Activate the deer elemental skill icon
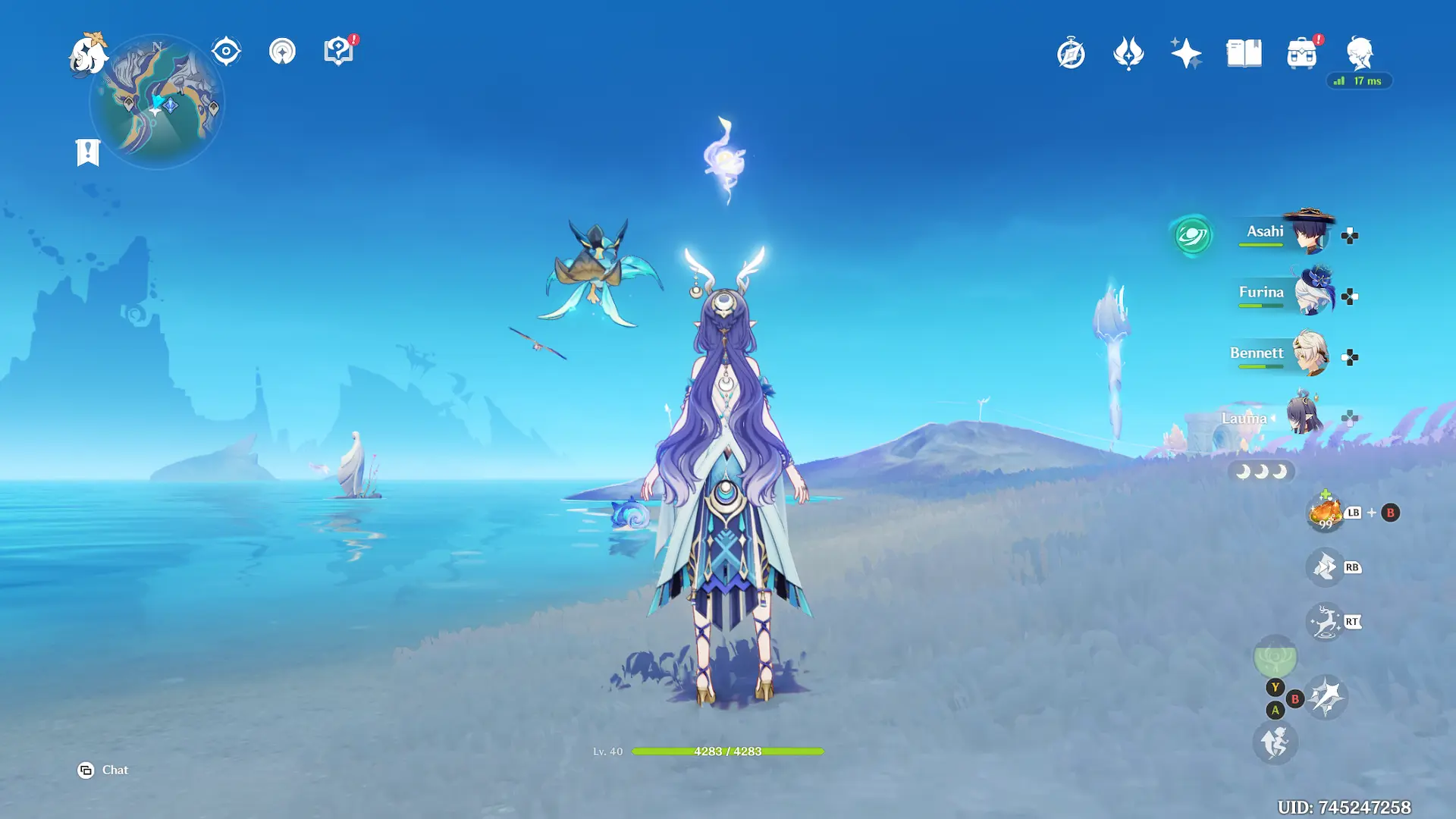 tap(1325, 623)
